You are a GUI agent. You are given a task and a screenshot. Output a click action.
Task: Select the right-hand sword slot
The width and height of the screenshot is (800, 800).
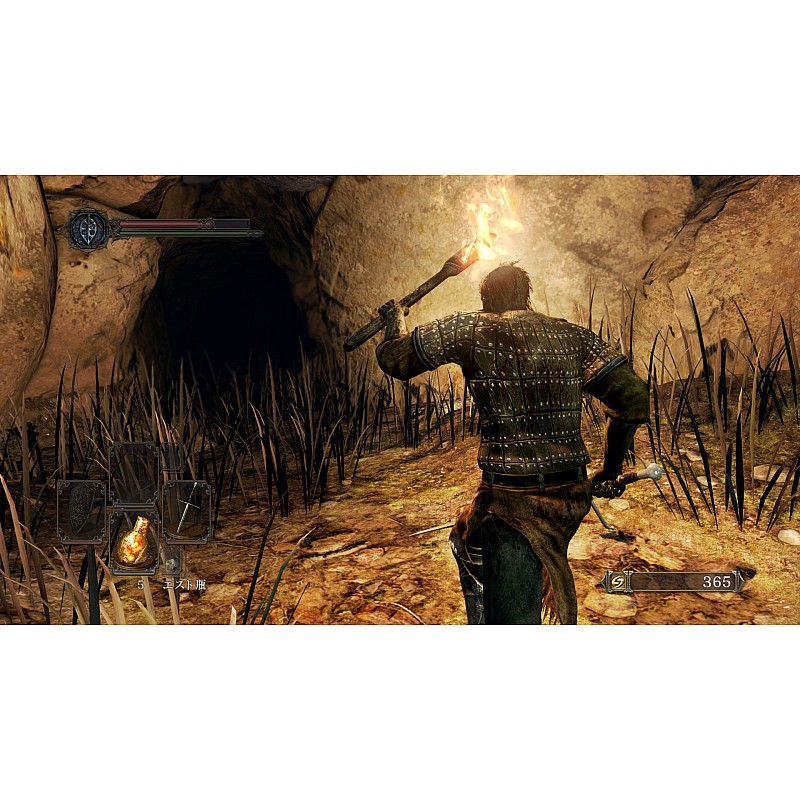click(187, 511)
